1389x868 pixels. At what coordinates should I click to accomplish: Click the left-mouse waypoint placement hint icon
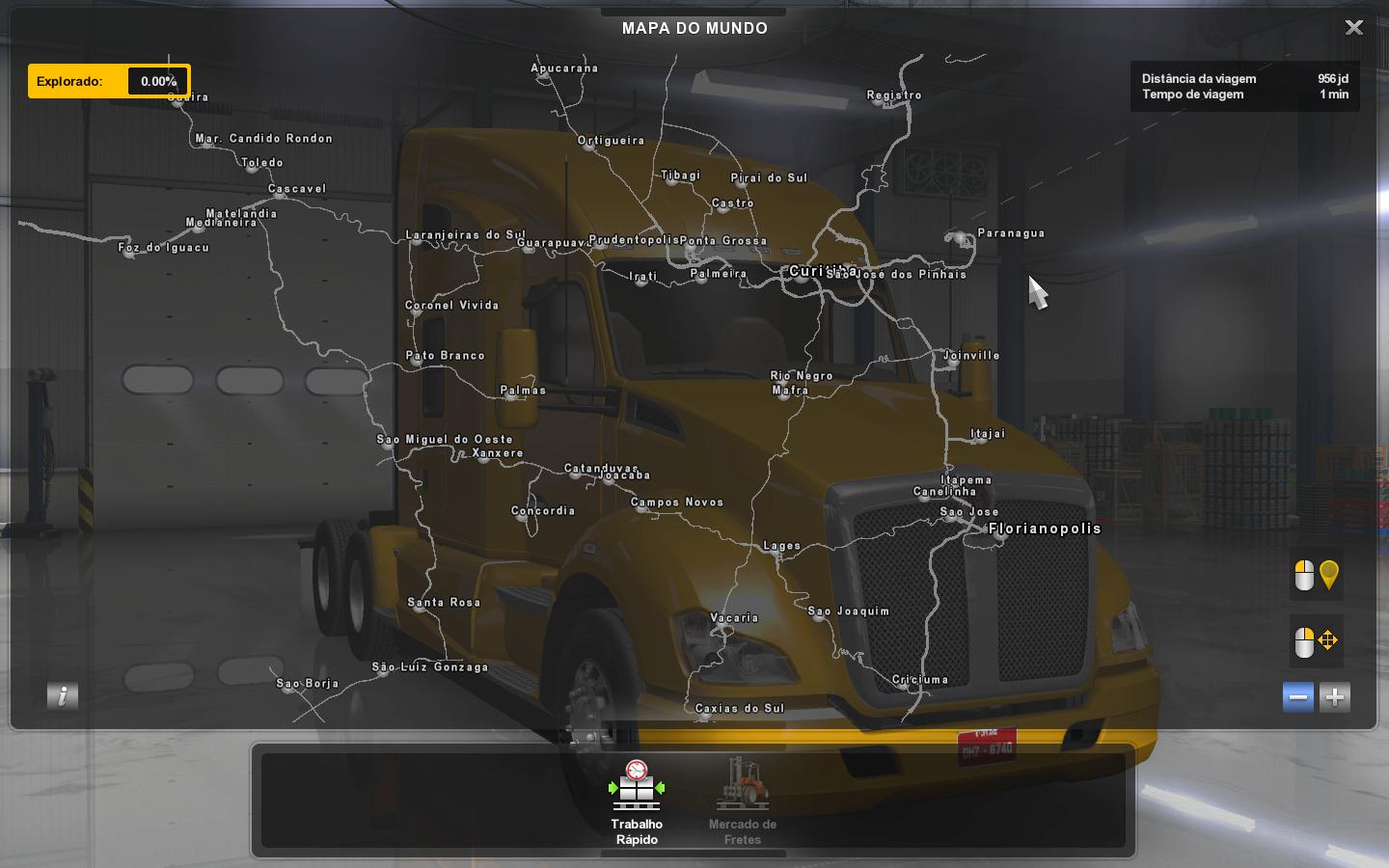(x=1316, y=575)
